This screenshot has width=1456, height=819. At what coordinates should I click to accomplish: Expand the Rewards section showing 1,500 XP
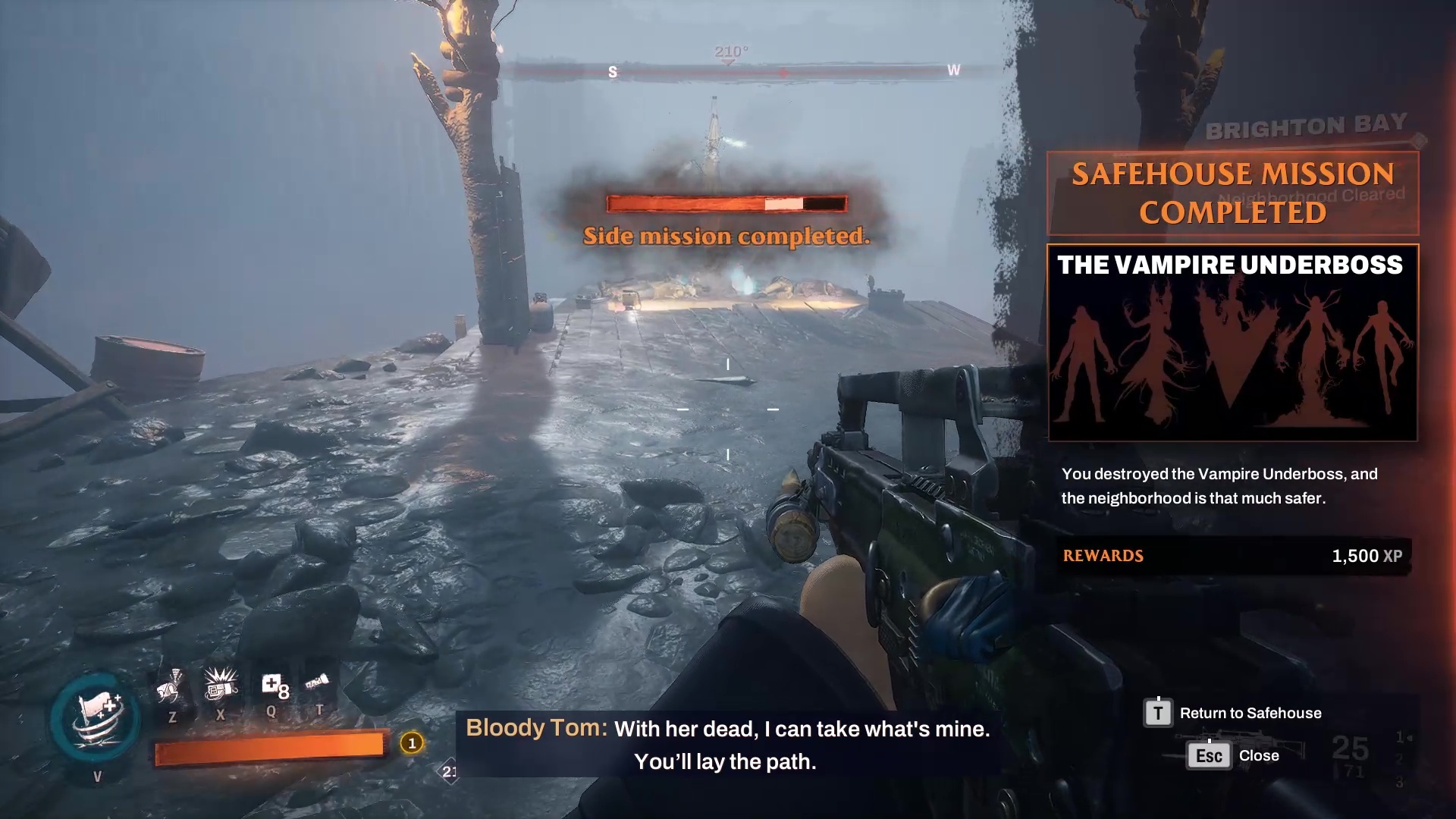[1232, 556]
